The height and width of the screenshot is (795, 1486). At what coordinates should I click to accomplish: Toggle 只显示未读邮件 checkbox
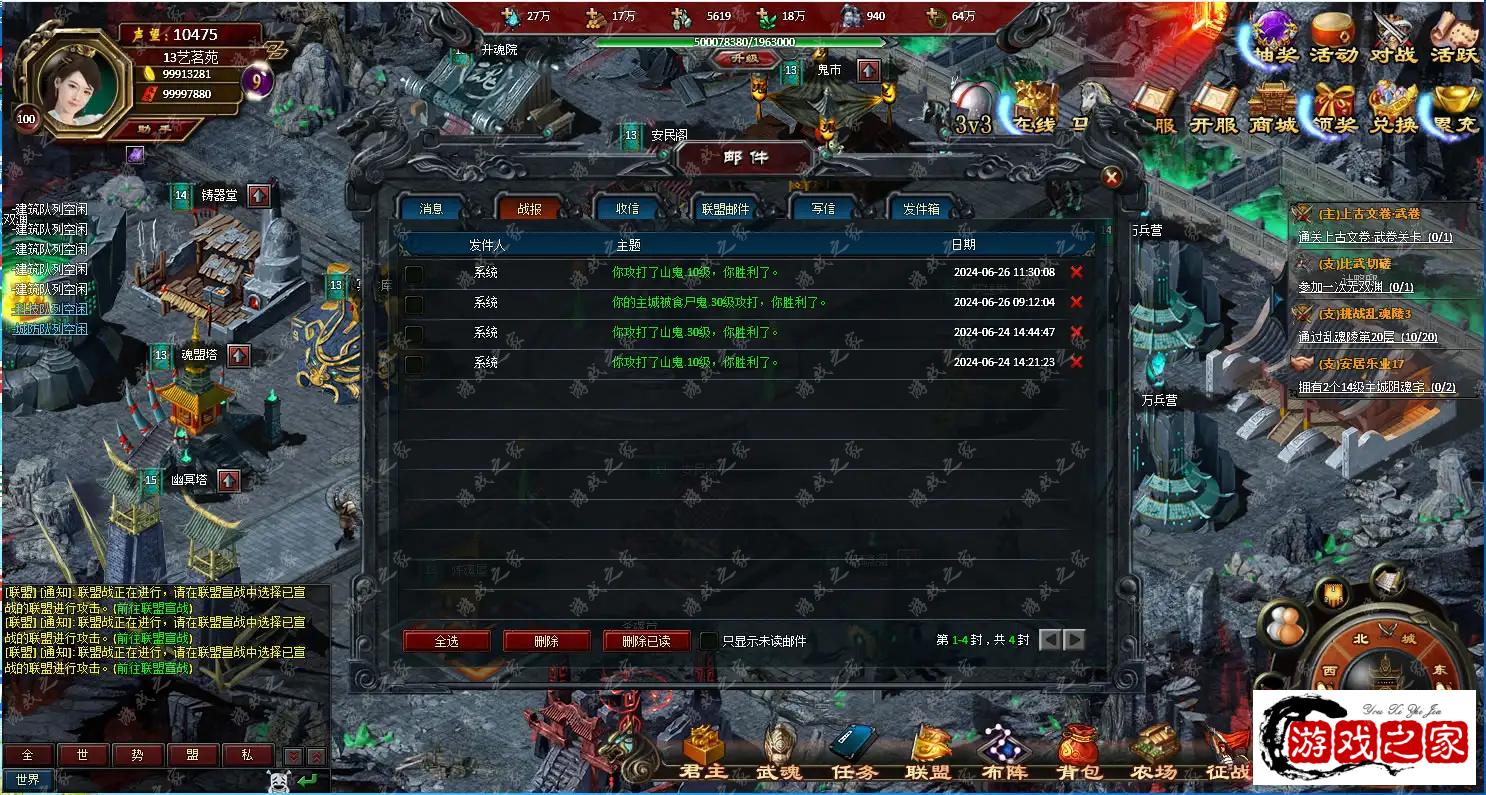[x=708, y=641]
